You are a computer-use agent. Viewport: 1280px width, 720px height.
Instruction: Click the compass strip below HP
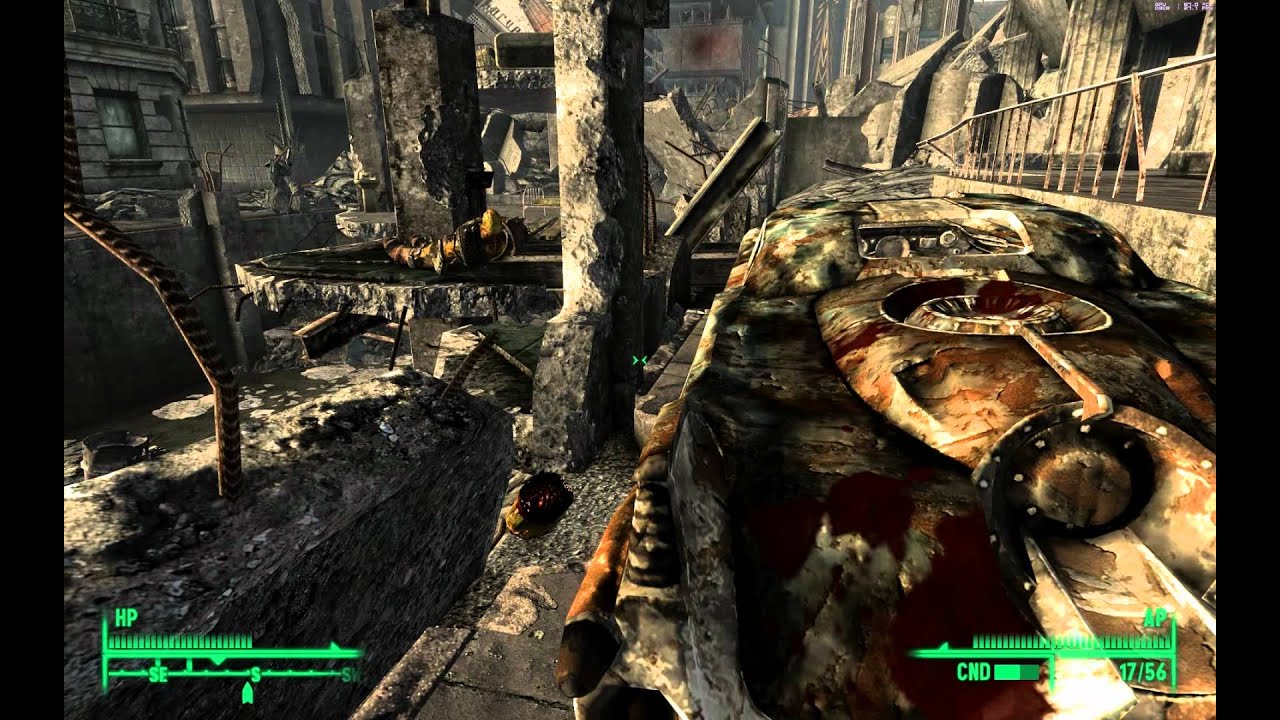click(x=232, y=673)
